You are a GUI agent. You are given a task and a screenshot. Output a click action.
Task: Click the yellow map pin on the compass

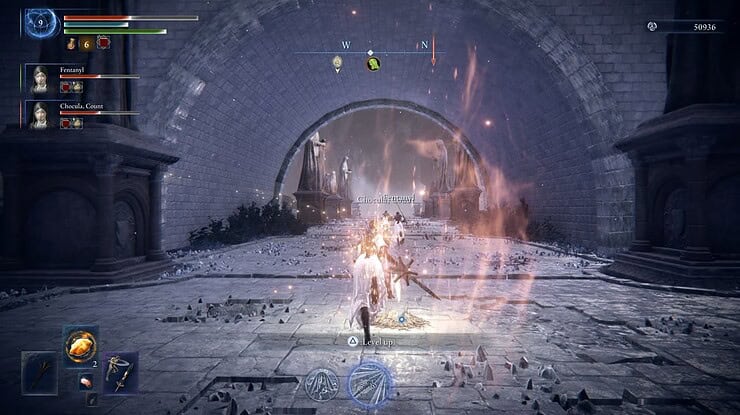coord(338,63)
